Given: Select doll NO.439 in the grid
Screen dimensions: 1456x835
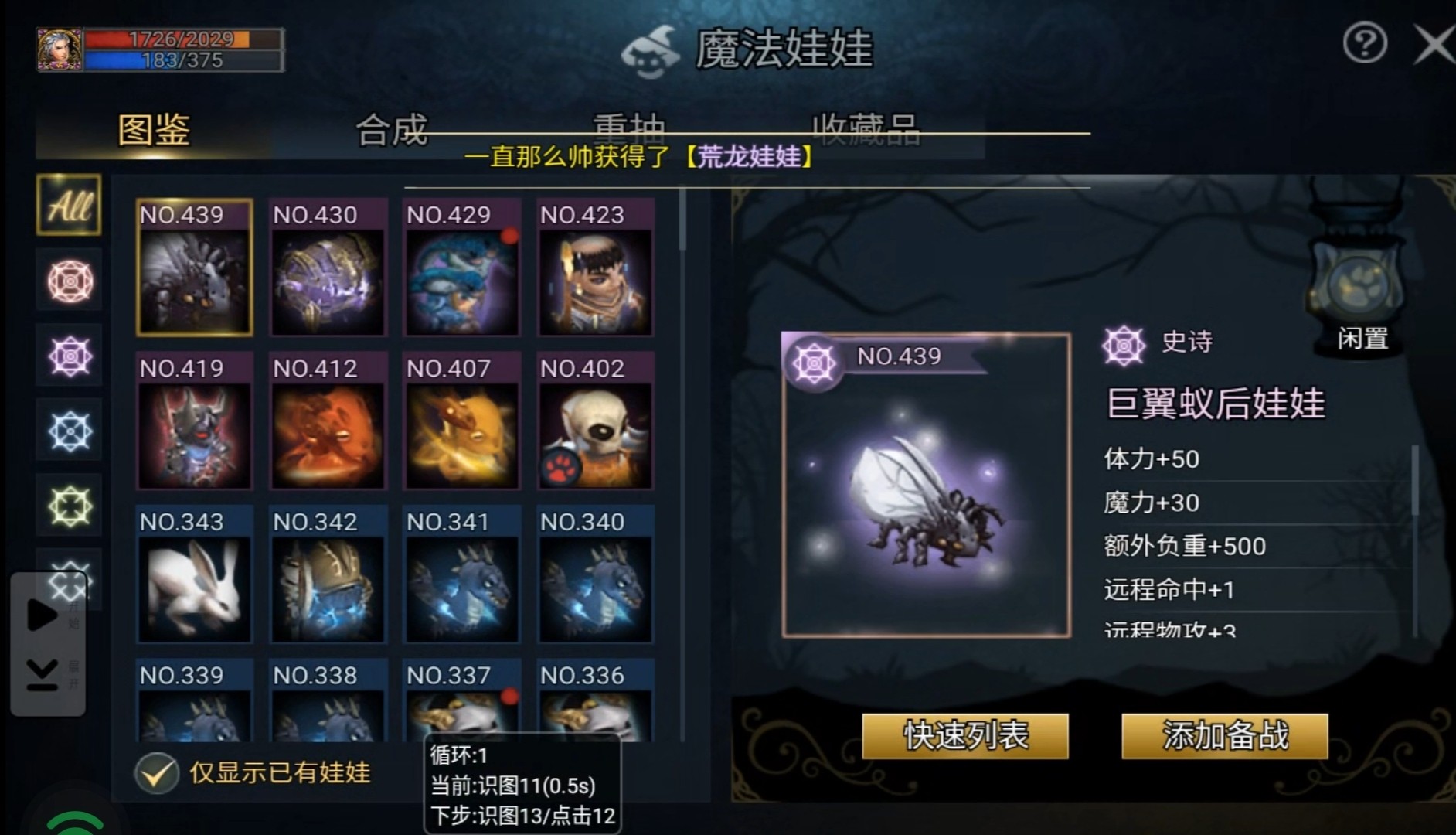Looking at the screenshot, I should click(195, 268).
